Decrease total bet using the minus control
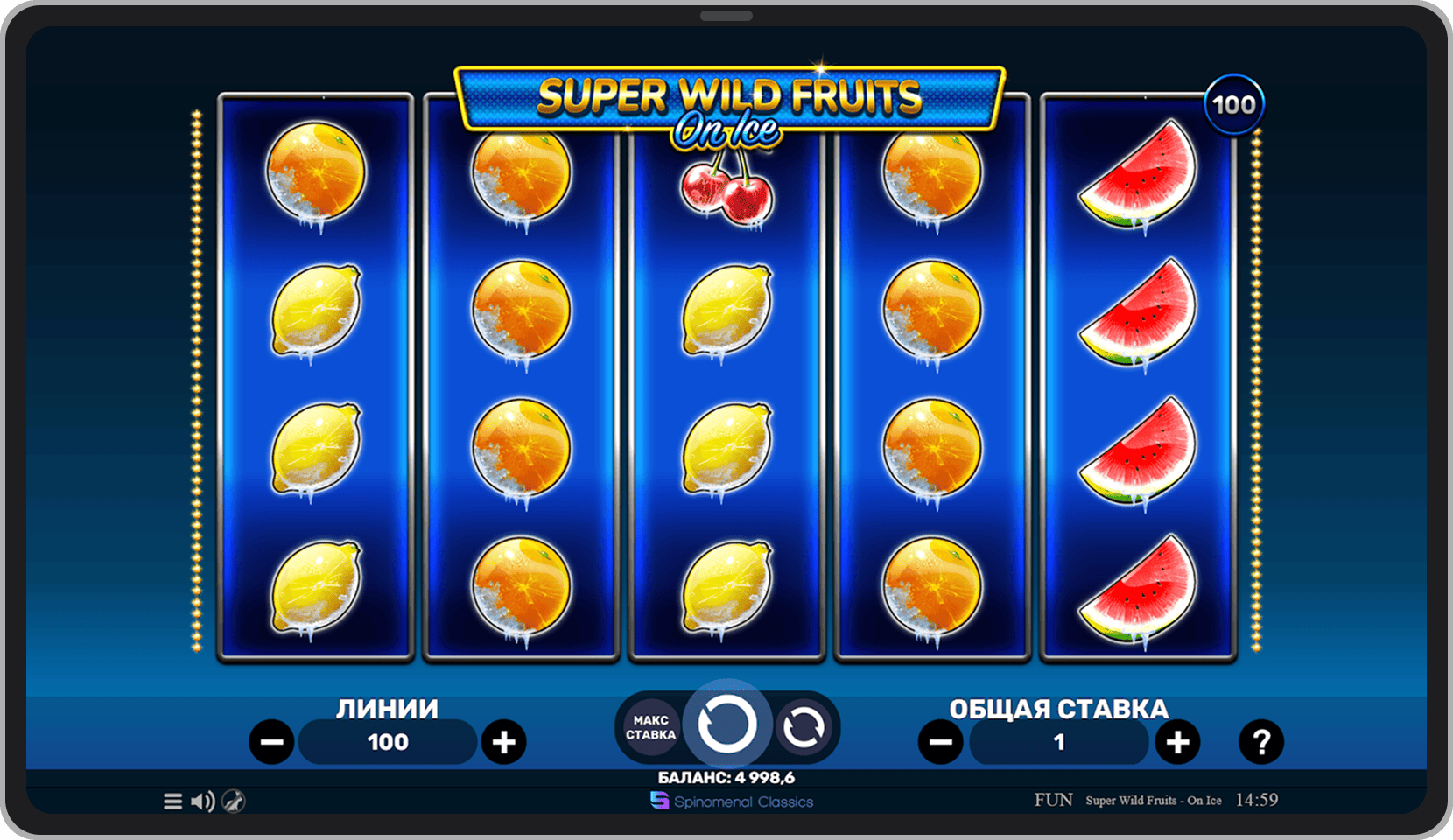The width and height of the screenshot is (1453, 840). (x=943, y=742)
